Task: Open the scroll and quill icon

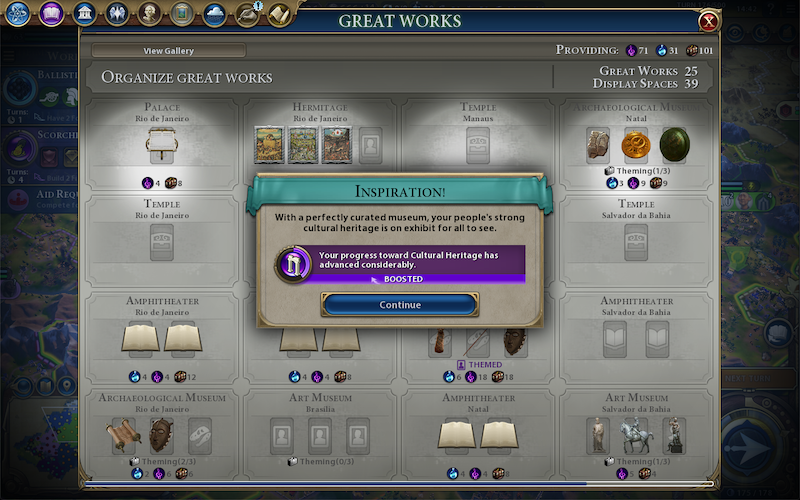Action: tap(279, 14)
